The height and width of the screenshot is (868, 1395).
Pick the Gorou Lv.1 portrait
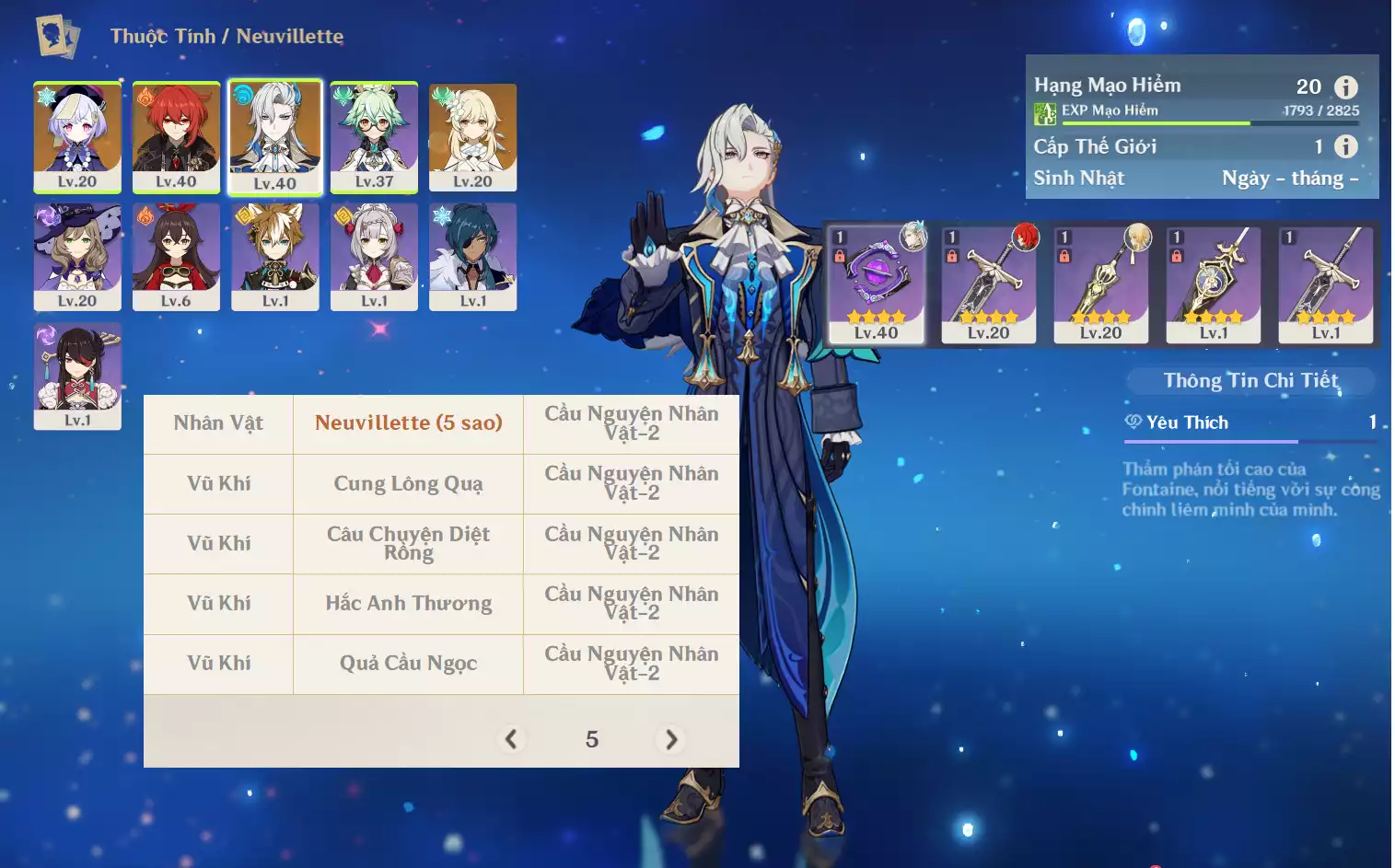click(274, 256)
